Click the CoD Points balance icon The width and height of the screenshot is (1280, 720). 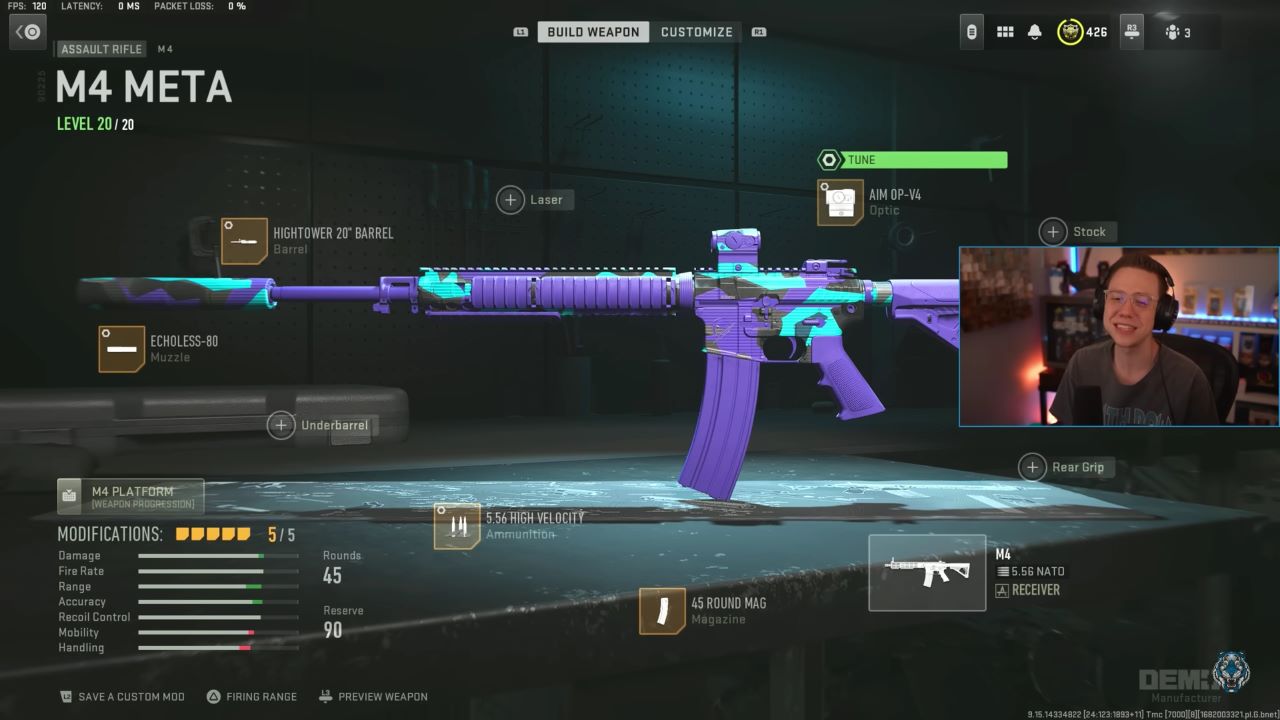coord(1069,31)
